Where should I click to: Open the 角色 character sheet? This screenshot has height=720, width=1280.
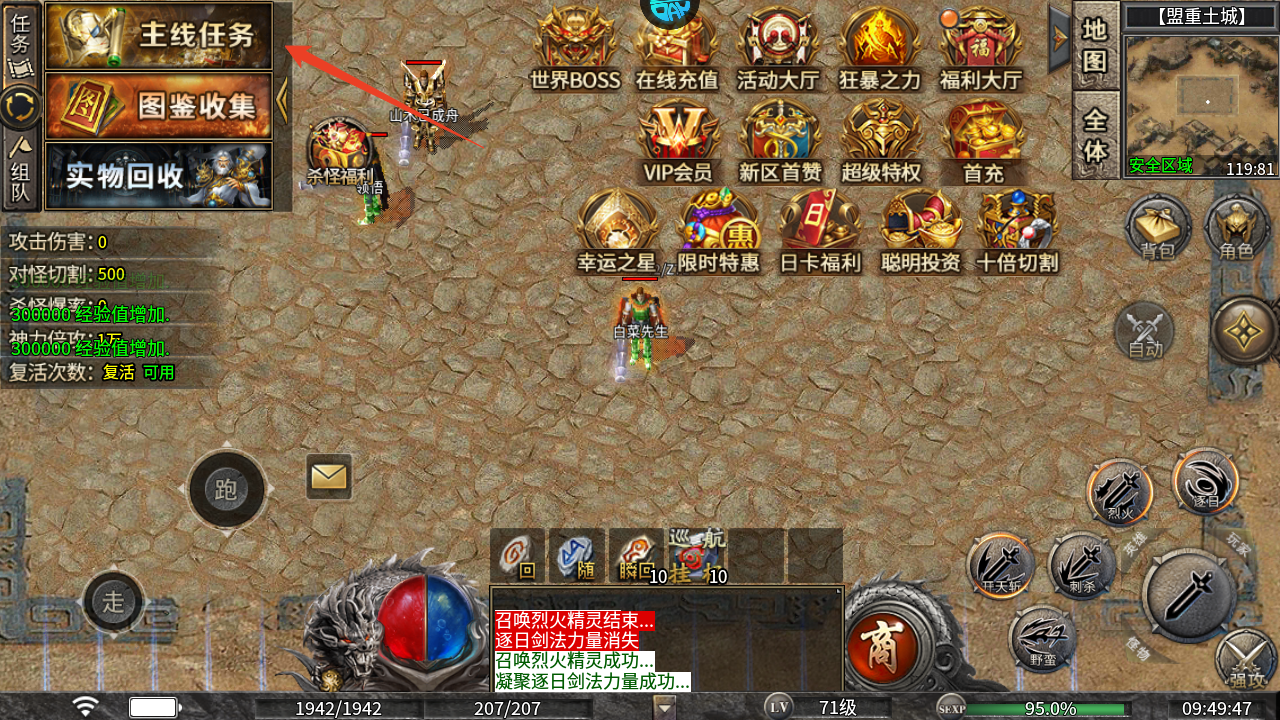tap(1237, 228)
